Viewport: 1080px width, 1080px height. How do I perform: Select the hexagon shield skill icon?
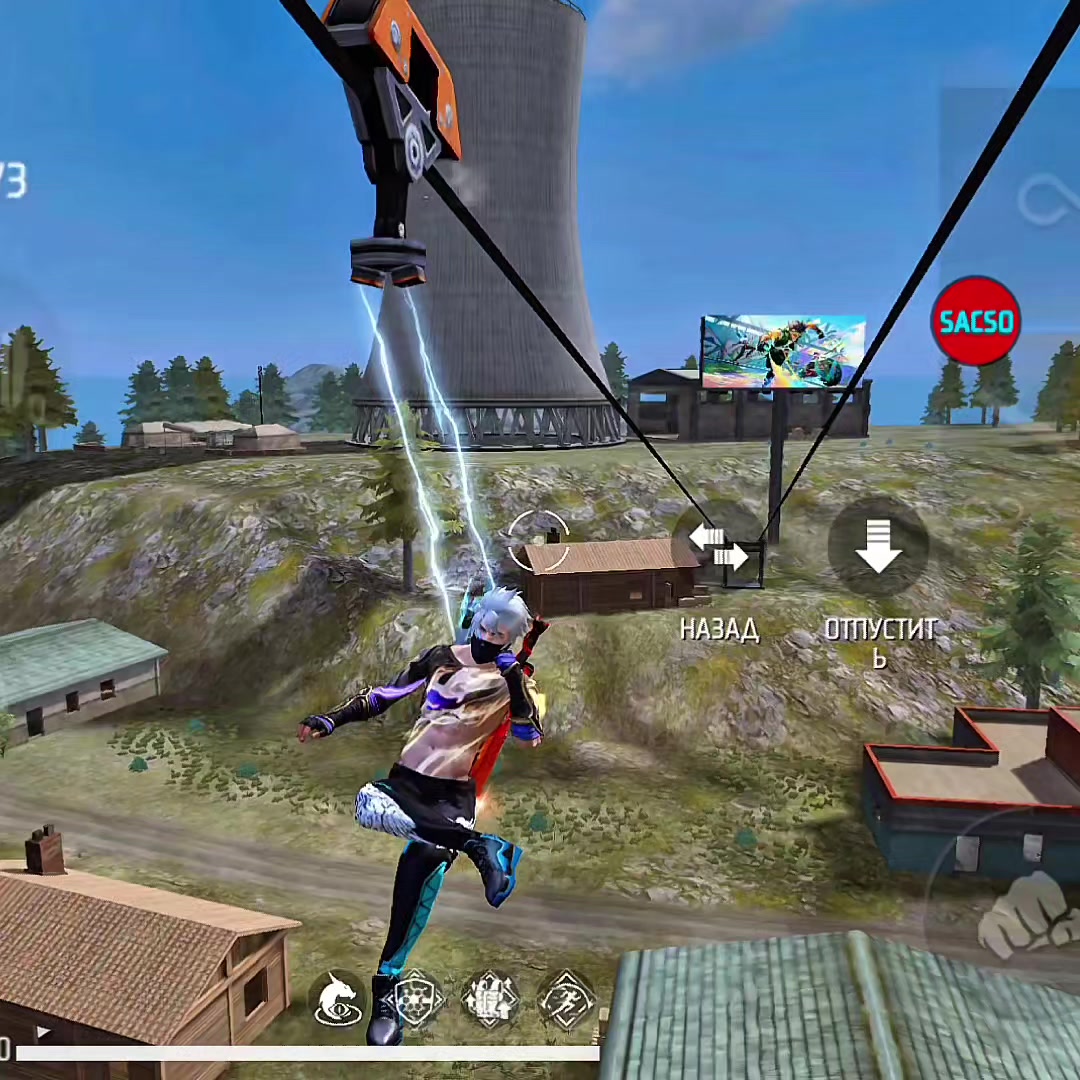point(415,998)
